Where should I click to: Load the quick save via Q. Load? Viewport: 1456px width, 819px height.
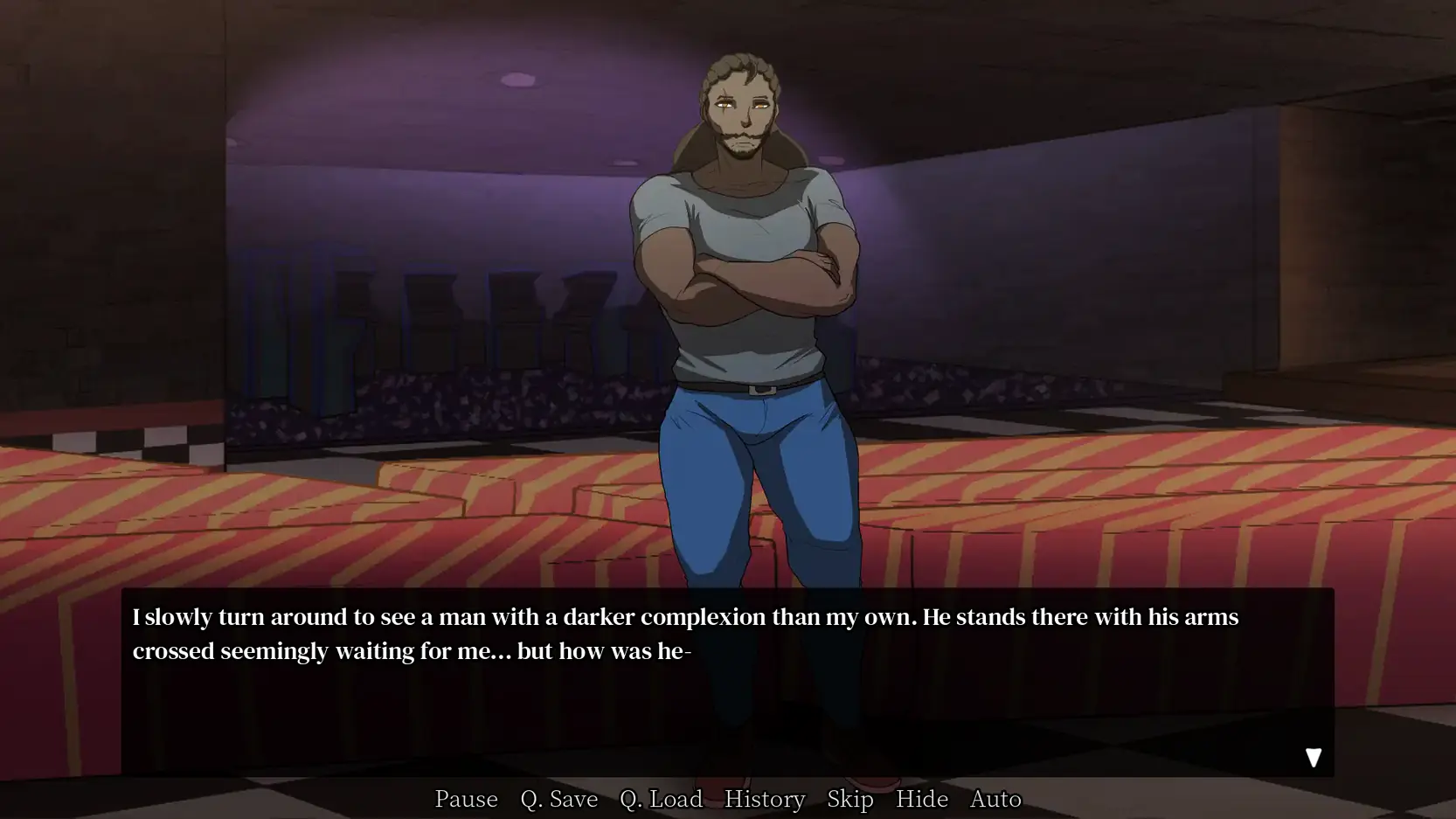pos(661,799)
